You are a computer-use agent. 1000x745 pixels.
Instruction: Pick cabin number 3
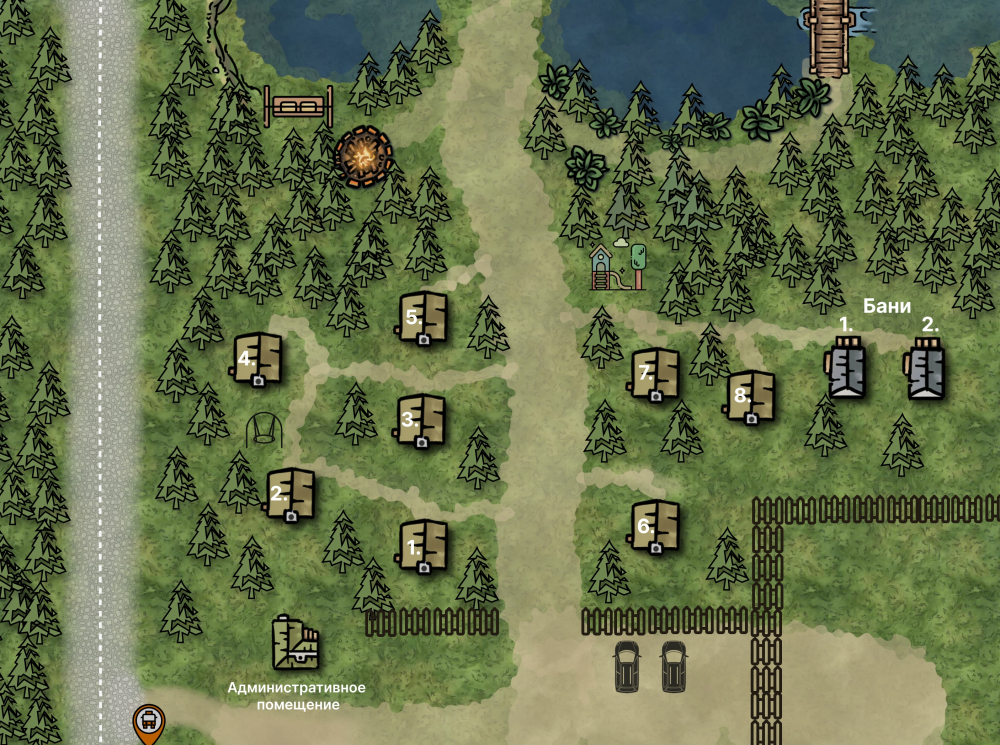pos(422,420)
